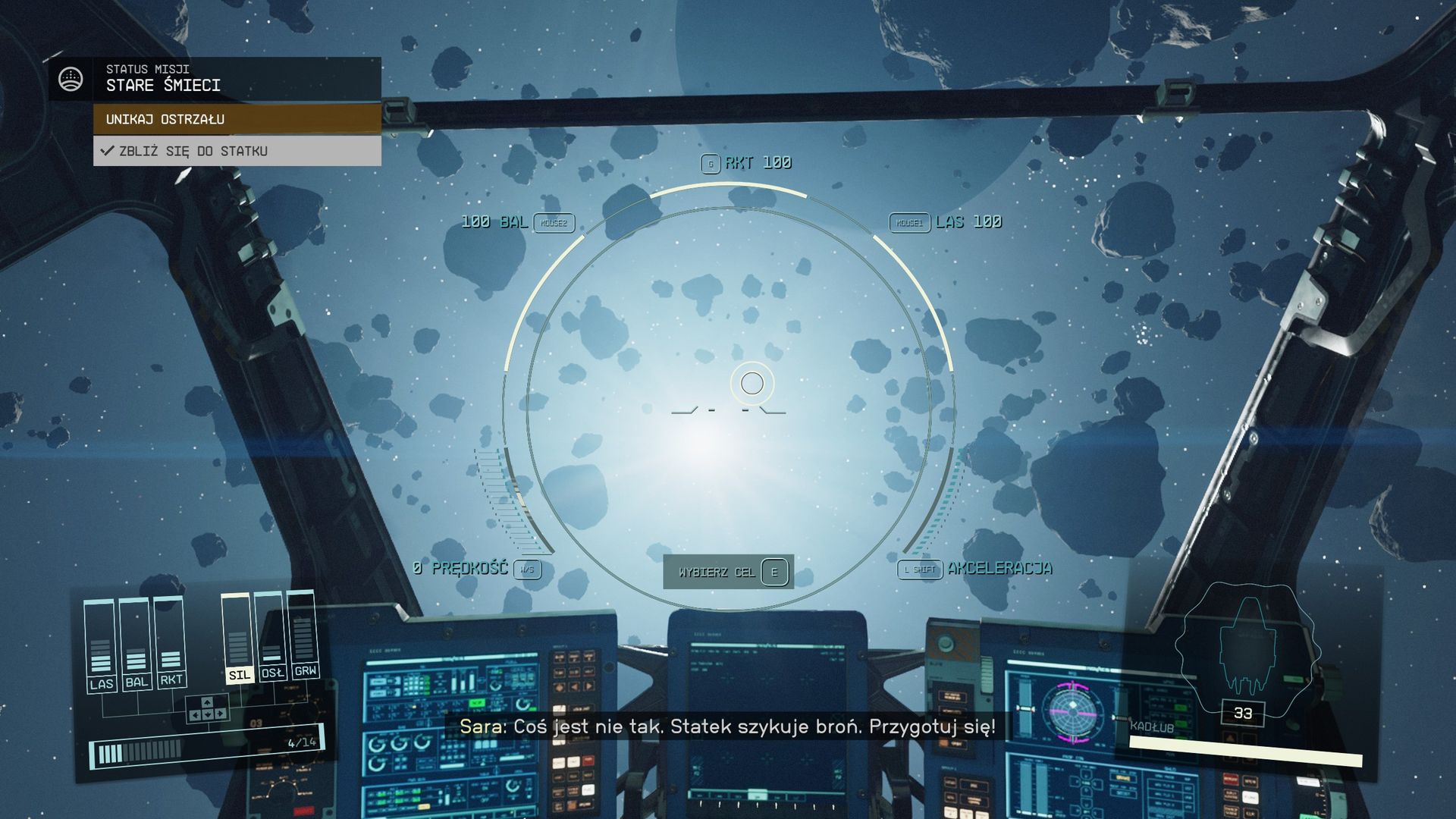Viewport: 1456px width, 819px height.
Task: Select the Unikaj Ostrzału objective
Action: tap(237, 119)
